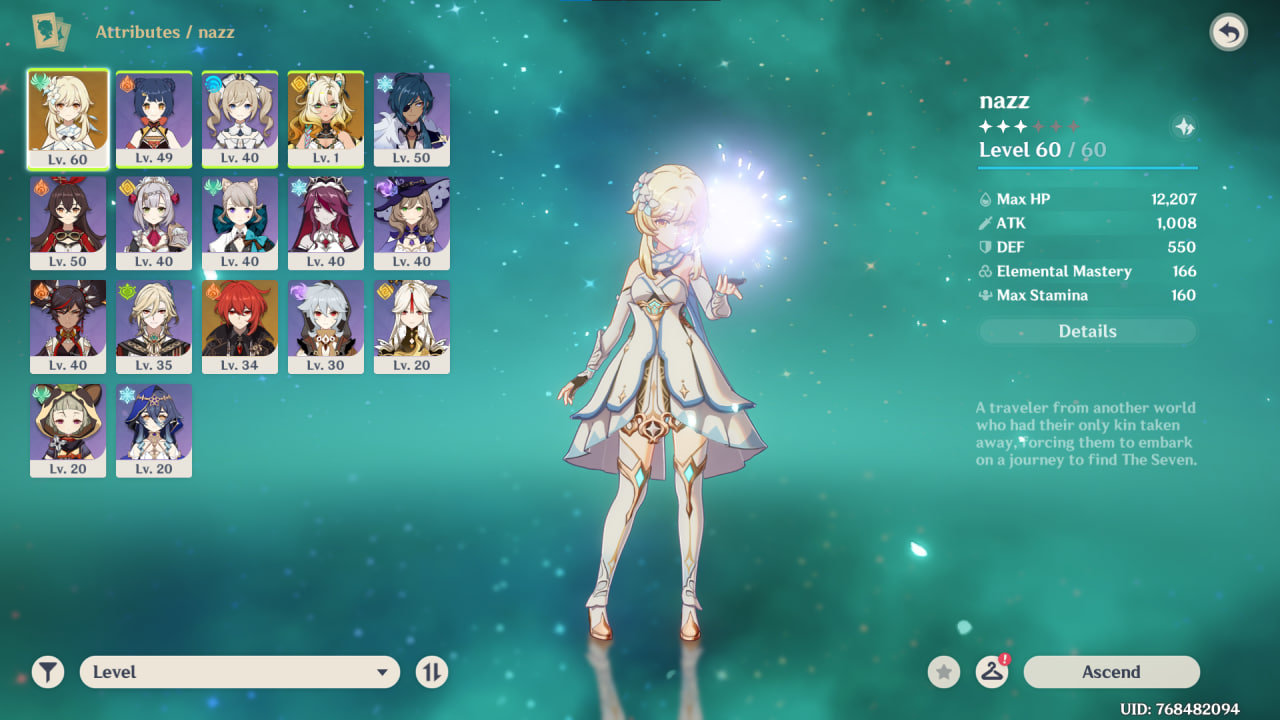Select Razor's Lv. 30 portrait
Viewport: 1280px width, 720px height.
[x=326, y=327]
